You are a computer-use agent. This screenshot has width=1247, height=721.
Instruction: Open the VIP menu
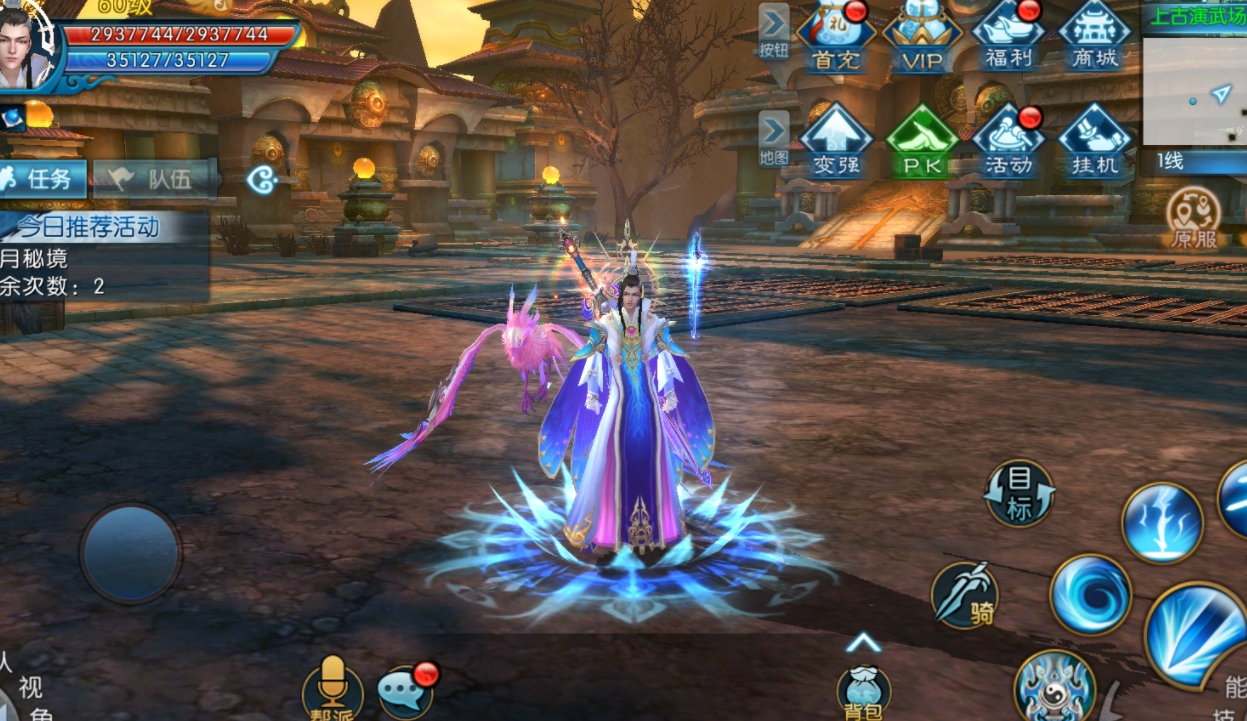(x=922, y=37)
